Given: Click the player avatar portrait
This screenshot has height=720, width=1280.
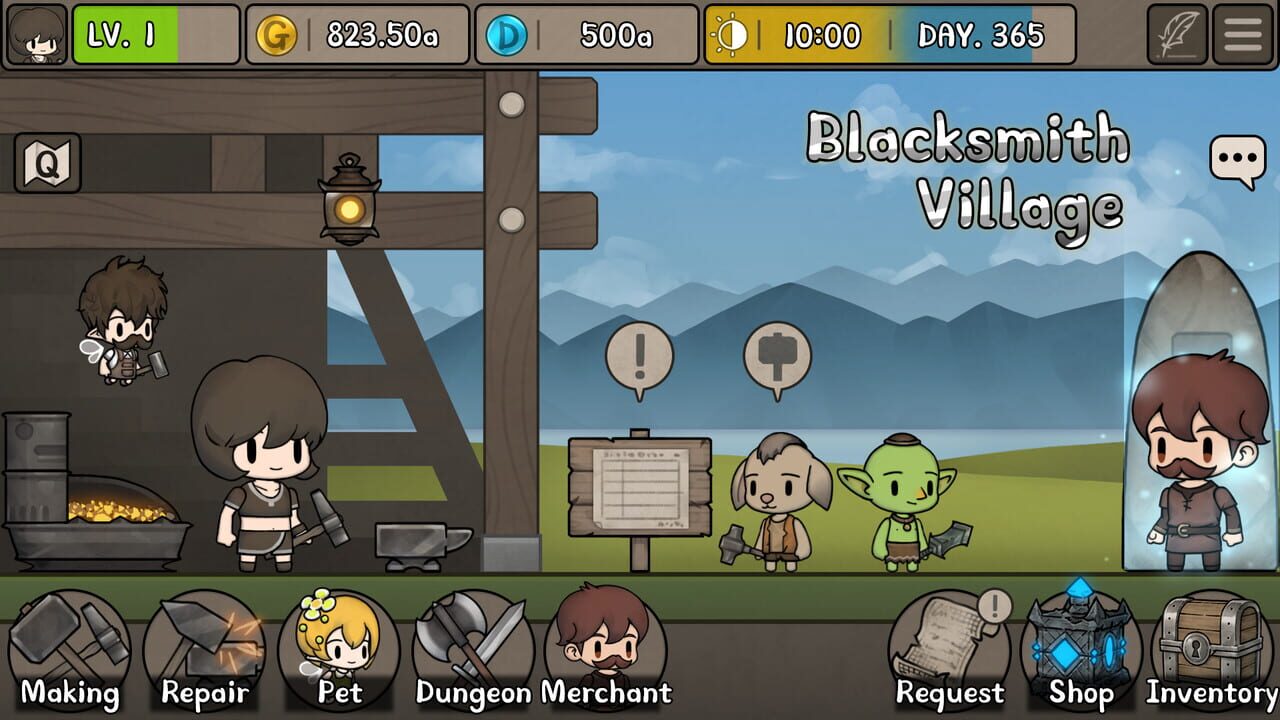Looking at the screenshot, I should (x=35, y=33).
